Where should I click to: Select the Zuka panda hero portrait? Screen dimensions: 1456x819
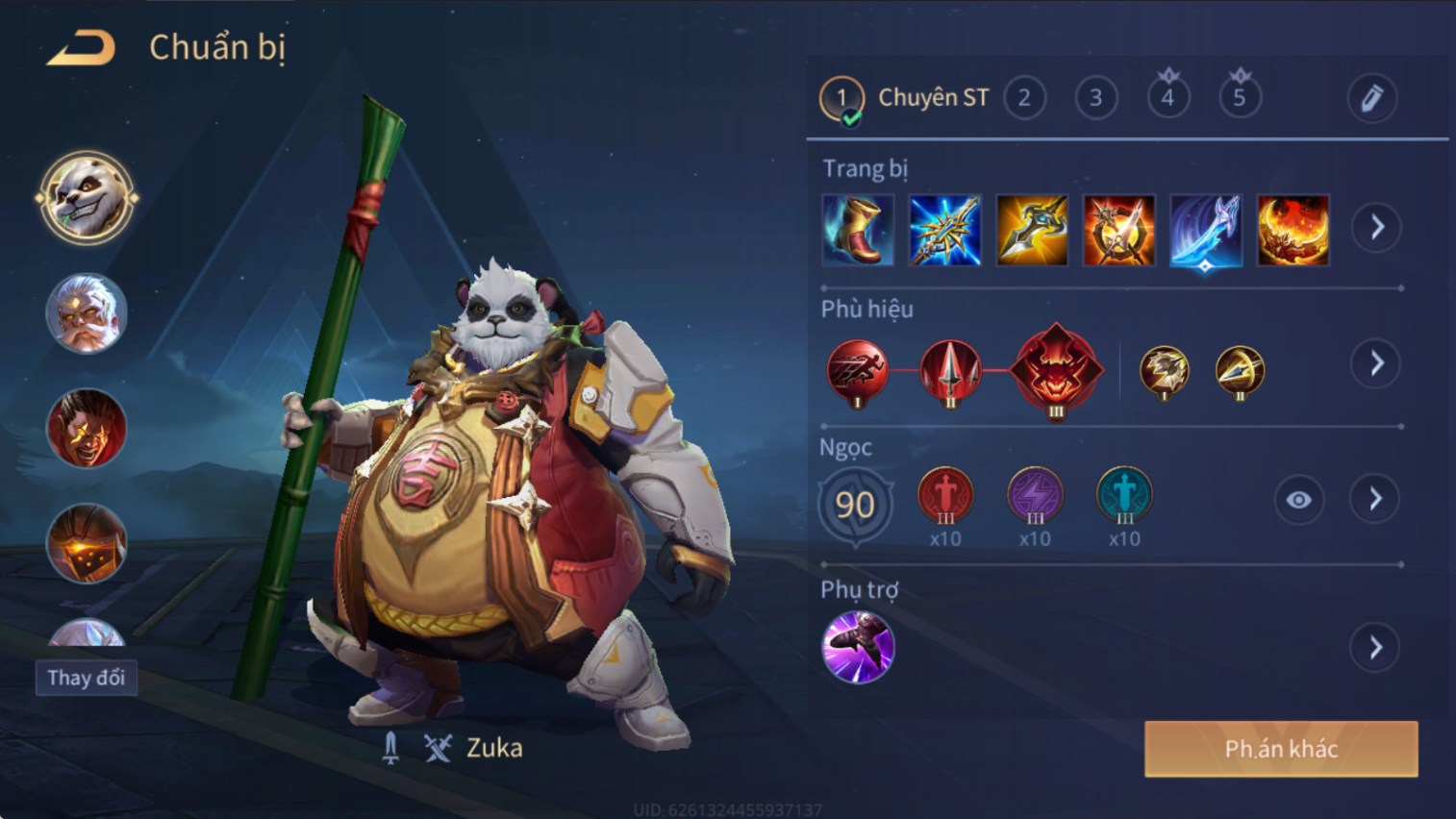pos(87,198)
